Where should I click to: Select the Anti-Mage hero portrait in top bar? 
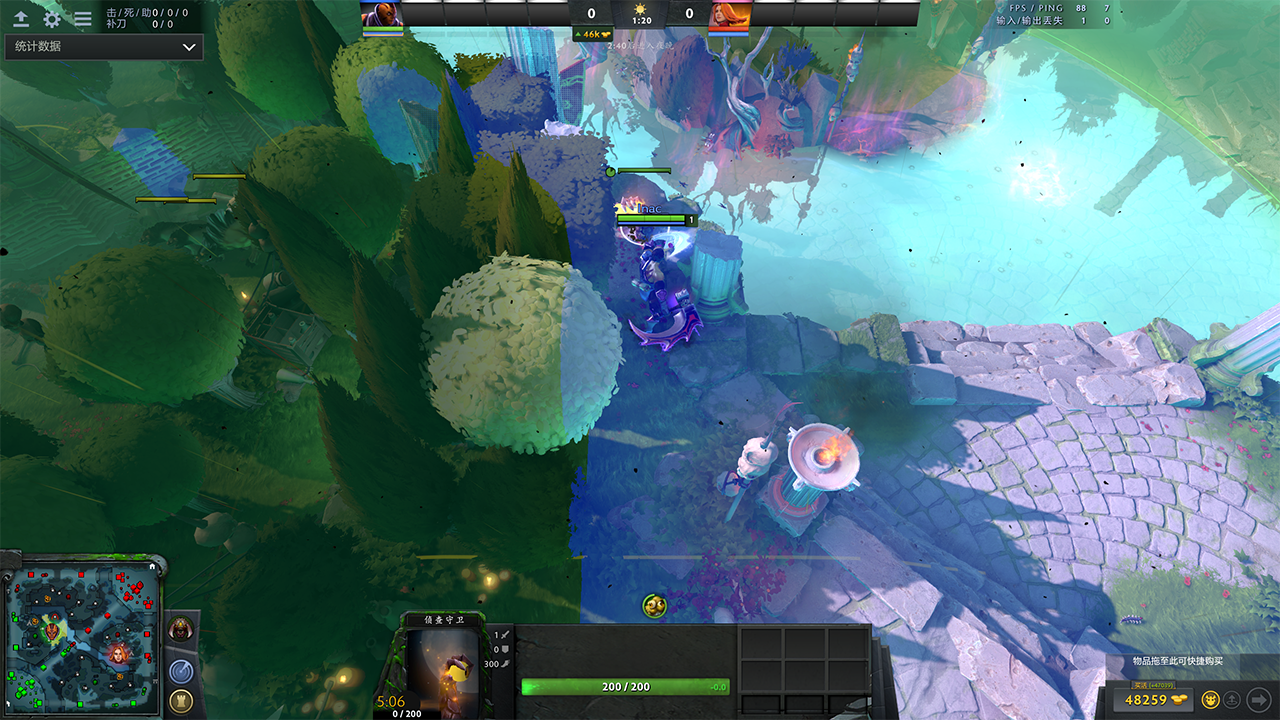pos(381,14)
